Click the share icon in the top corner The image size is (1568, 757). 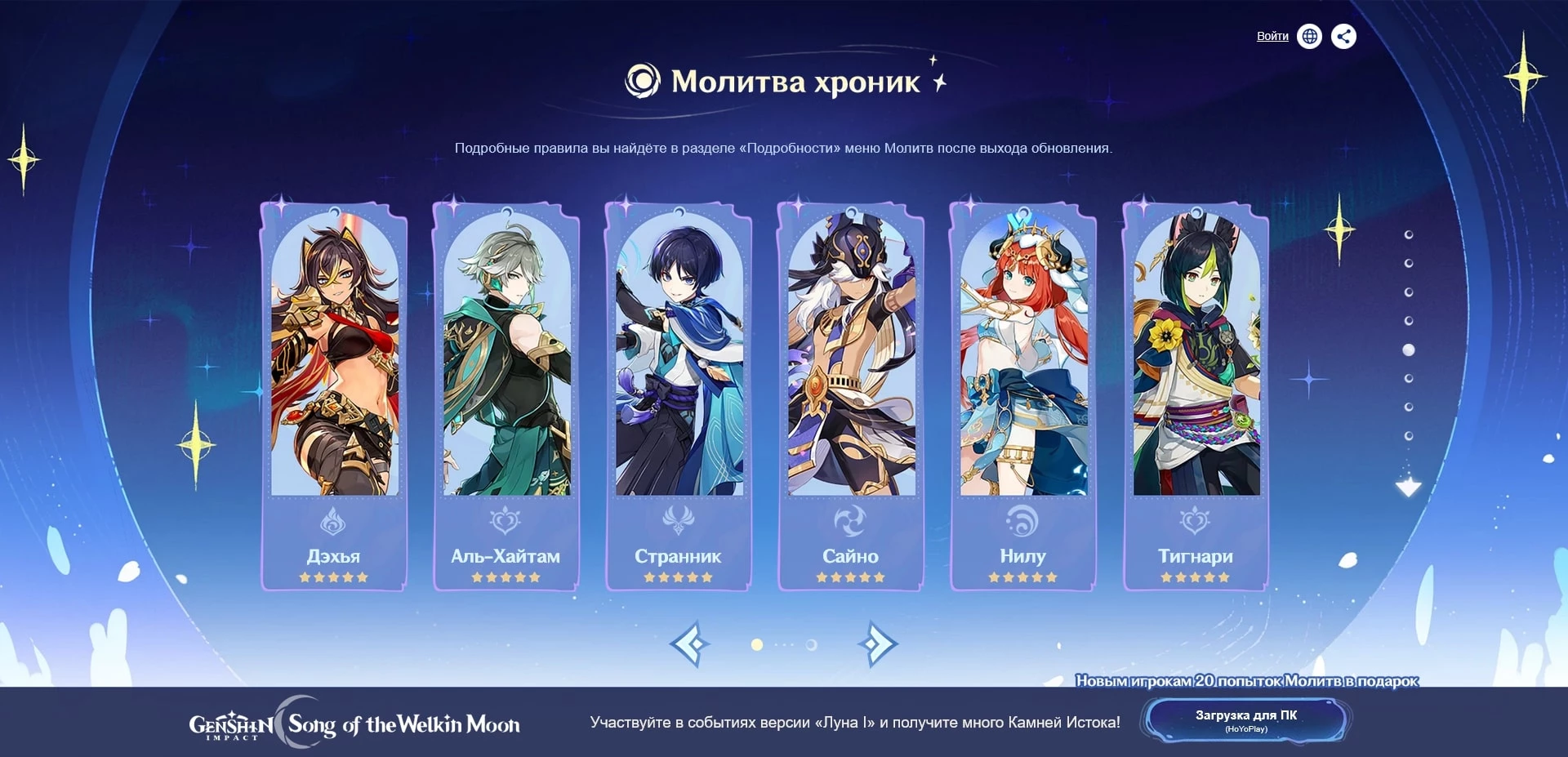click(x=1343, y=37)
